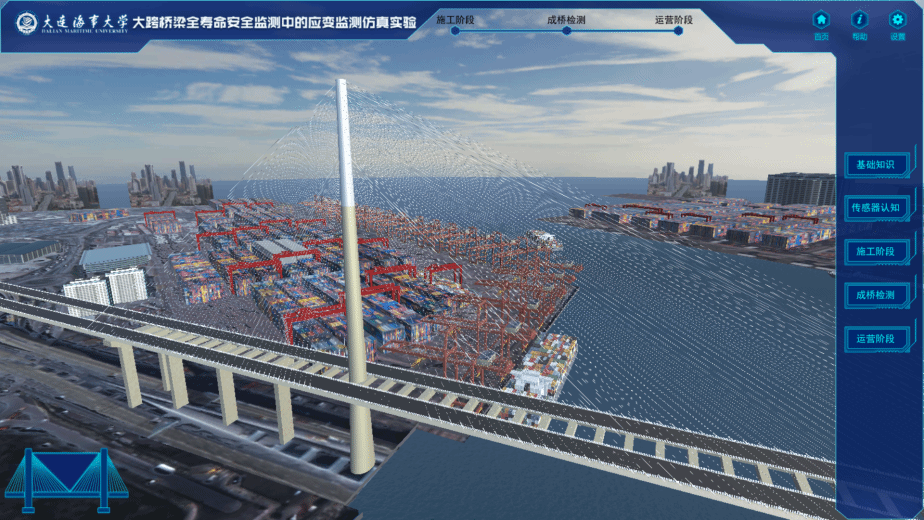The height and width of the screenshot is (520, 924).
Task: Select the 基础知识 menu button
Action: tap(876, 164)
